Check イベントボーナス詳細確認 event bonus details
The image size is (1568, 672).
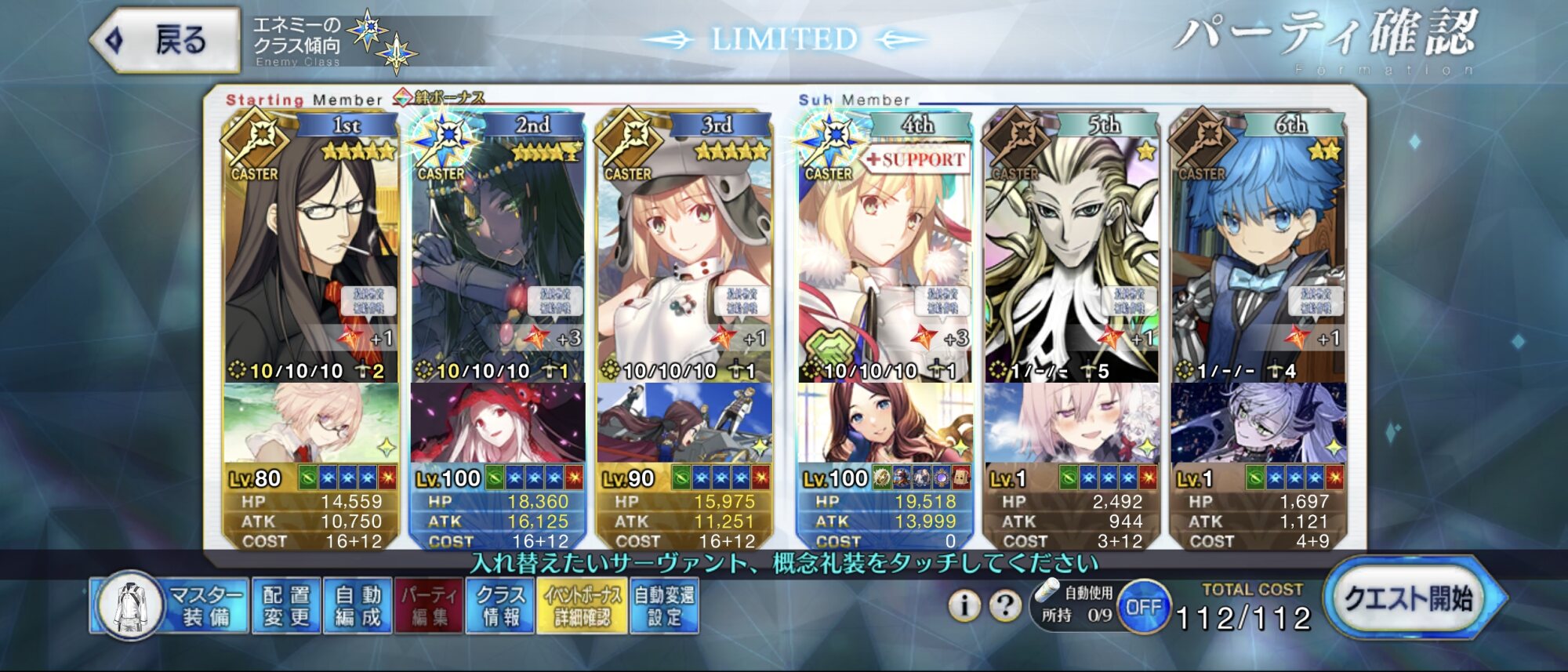pyautogui.click(x=582, y=605)
